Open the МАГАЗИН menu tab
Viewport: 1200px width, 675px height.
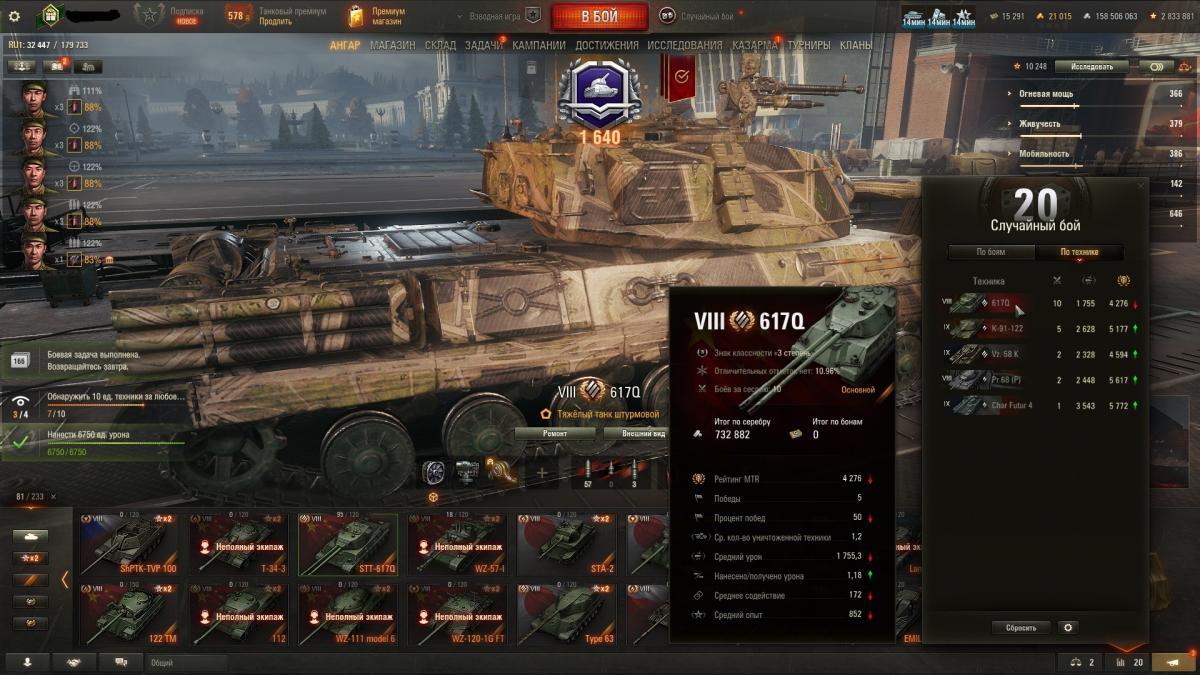click(392, 45)
